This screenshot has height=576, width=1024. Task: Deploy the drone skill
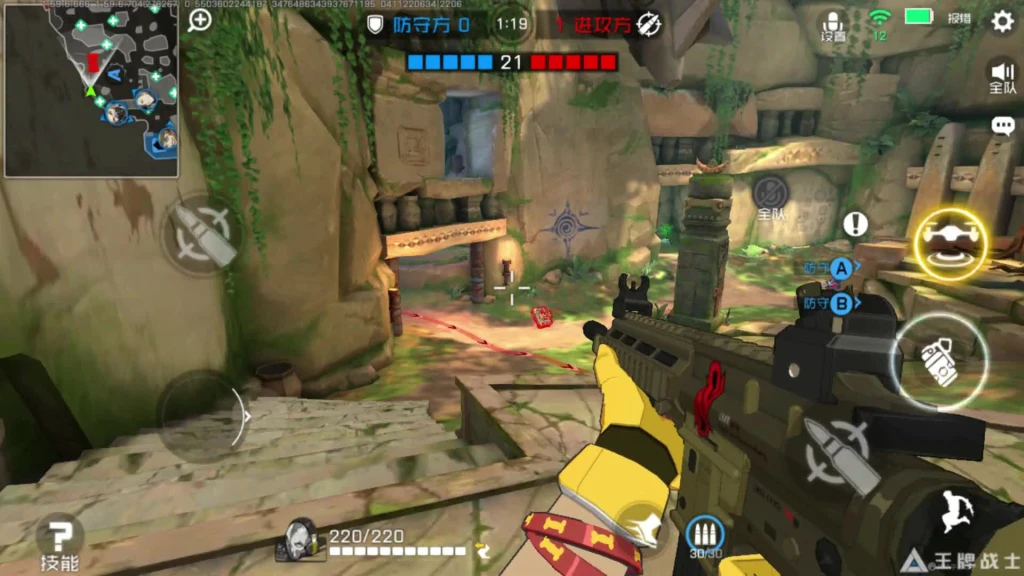(x=949, y=244)
